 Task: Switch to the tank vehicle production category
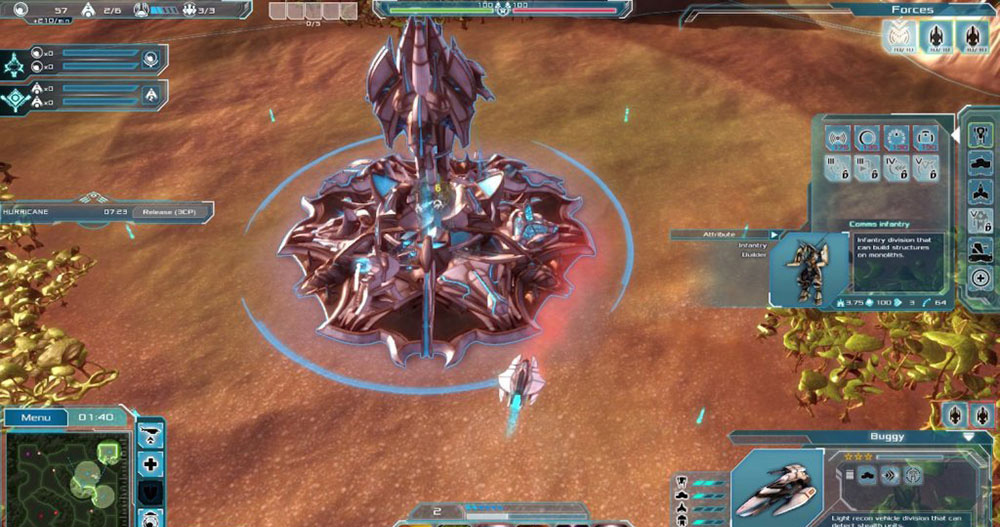pos(980,162)
